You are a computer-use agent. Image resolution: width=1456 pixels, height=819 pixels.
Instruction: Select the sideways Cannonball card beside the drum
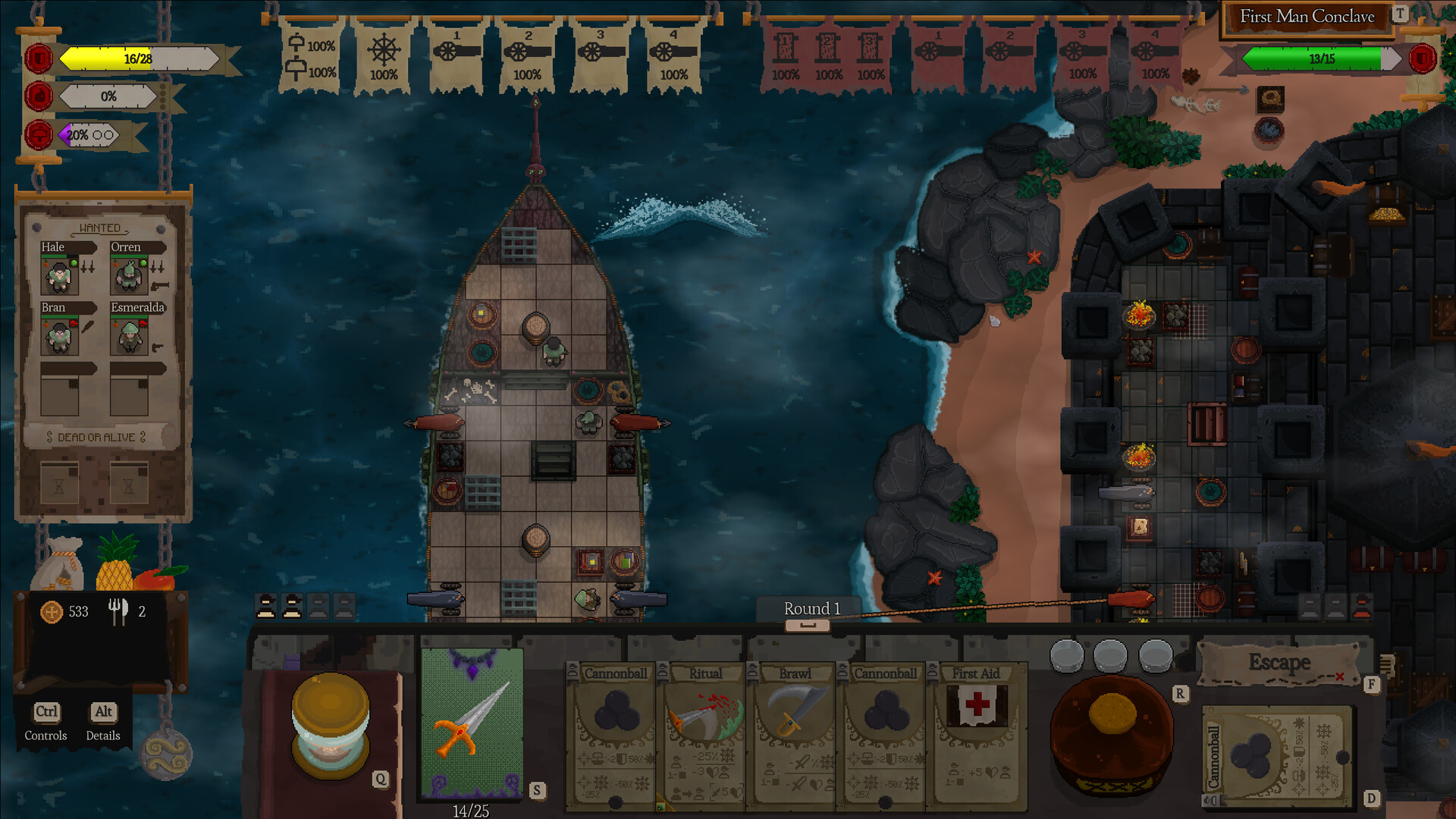(x=1278, y=755)
